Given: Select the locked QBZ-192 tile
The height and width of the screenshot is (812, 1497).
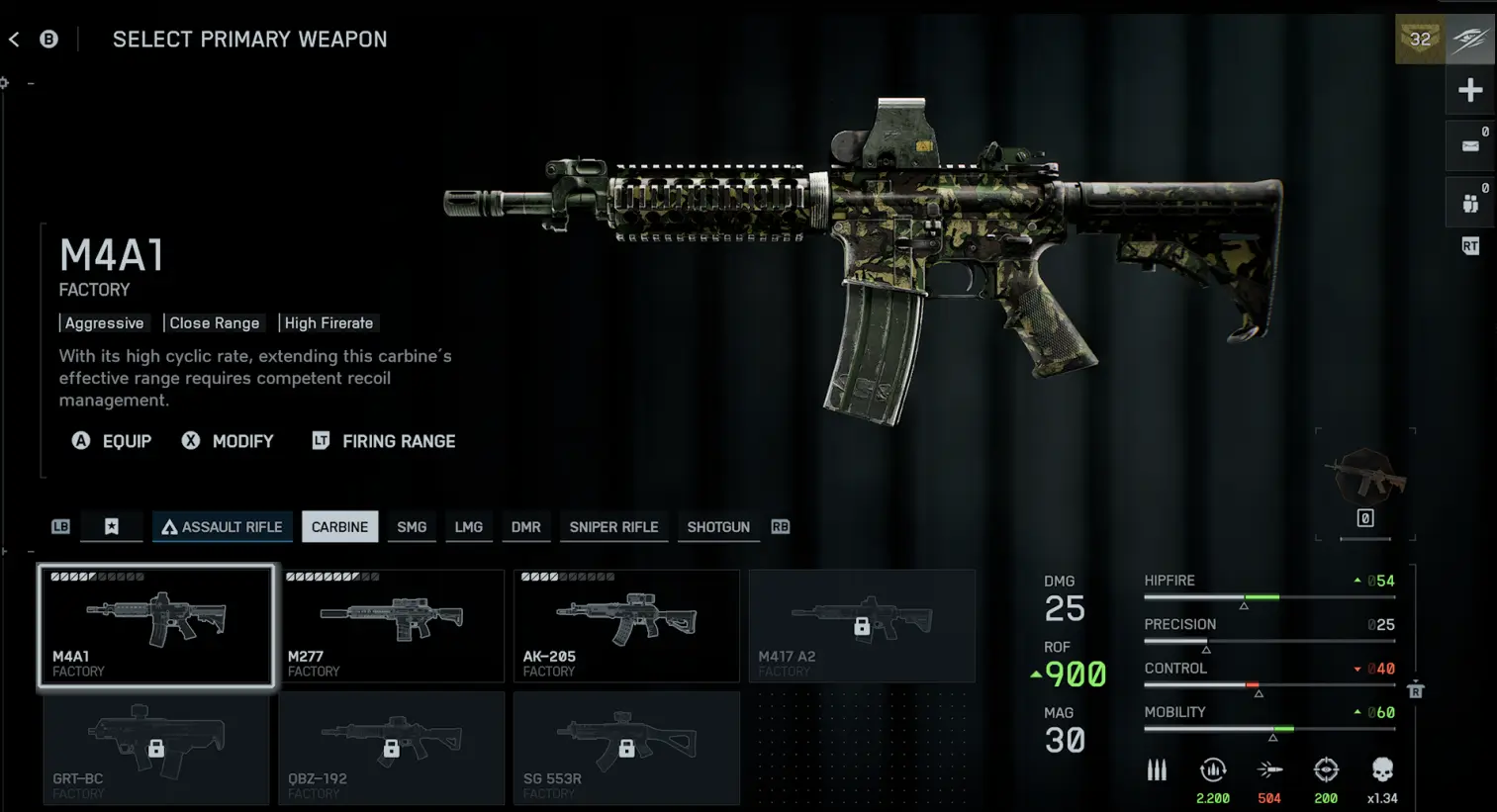Looking at the screenshot, I should [x=391, y=748].
